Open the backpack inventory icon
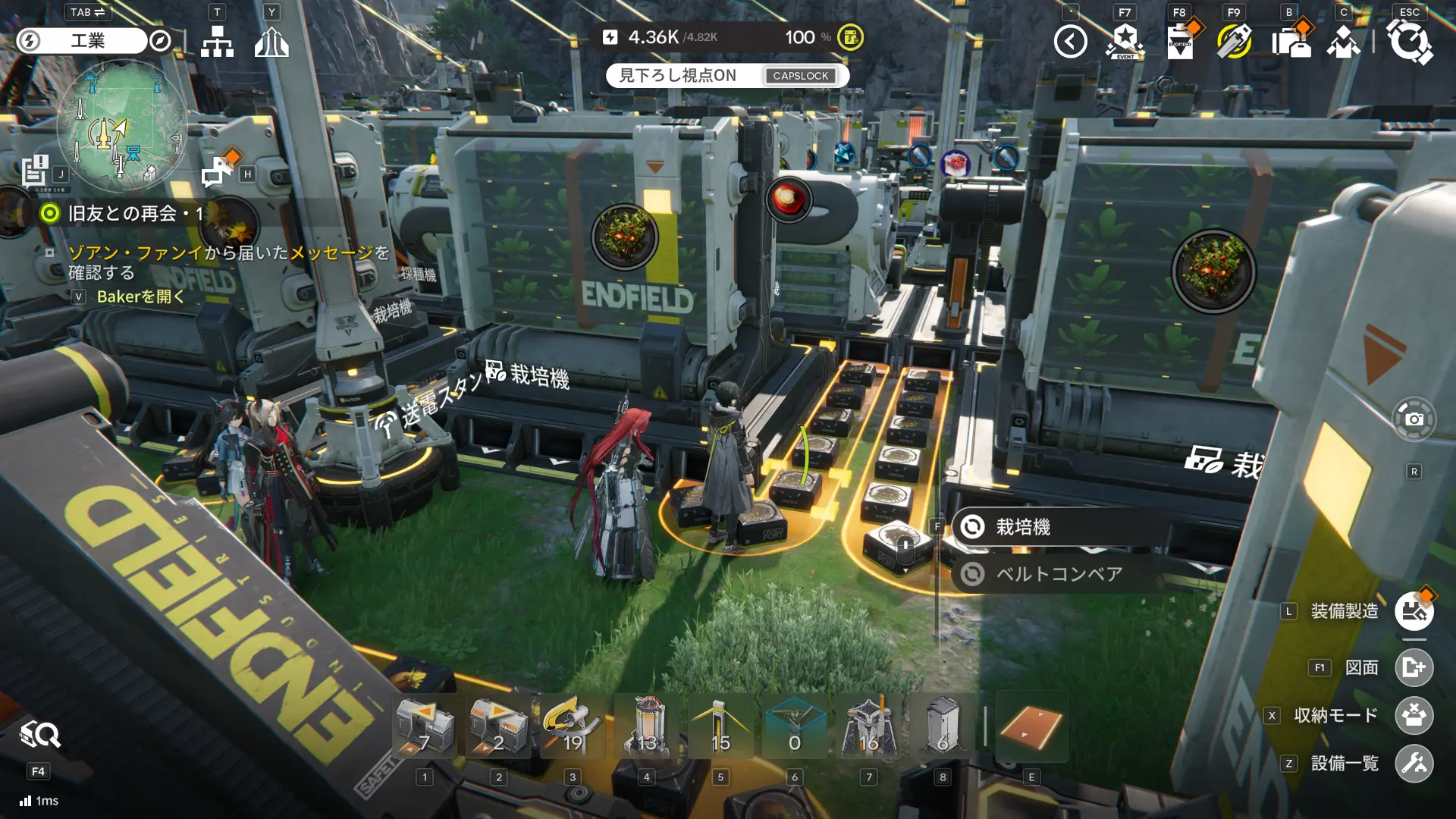This screenshot has width=1456, height=819. pyautogui.click(x=1290, y=42)
